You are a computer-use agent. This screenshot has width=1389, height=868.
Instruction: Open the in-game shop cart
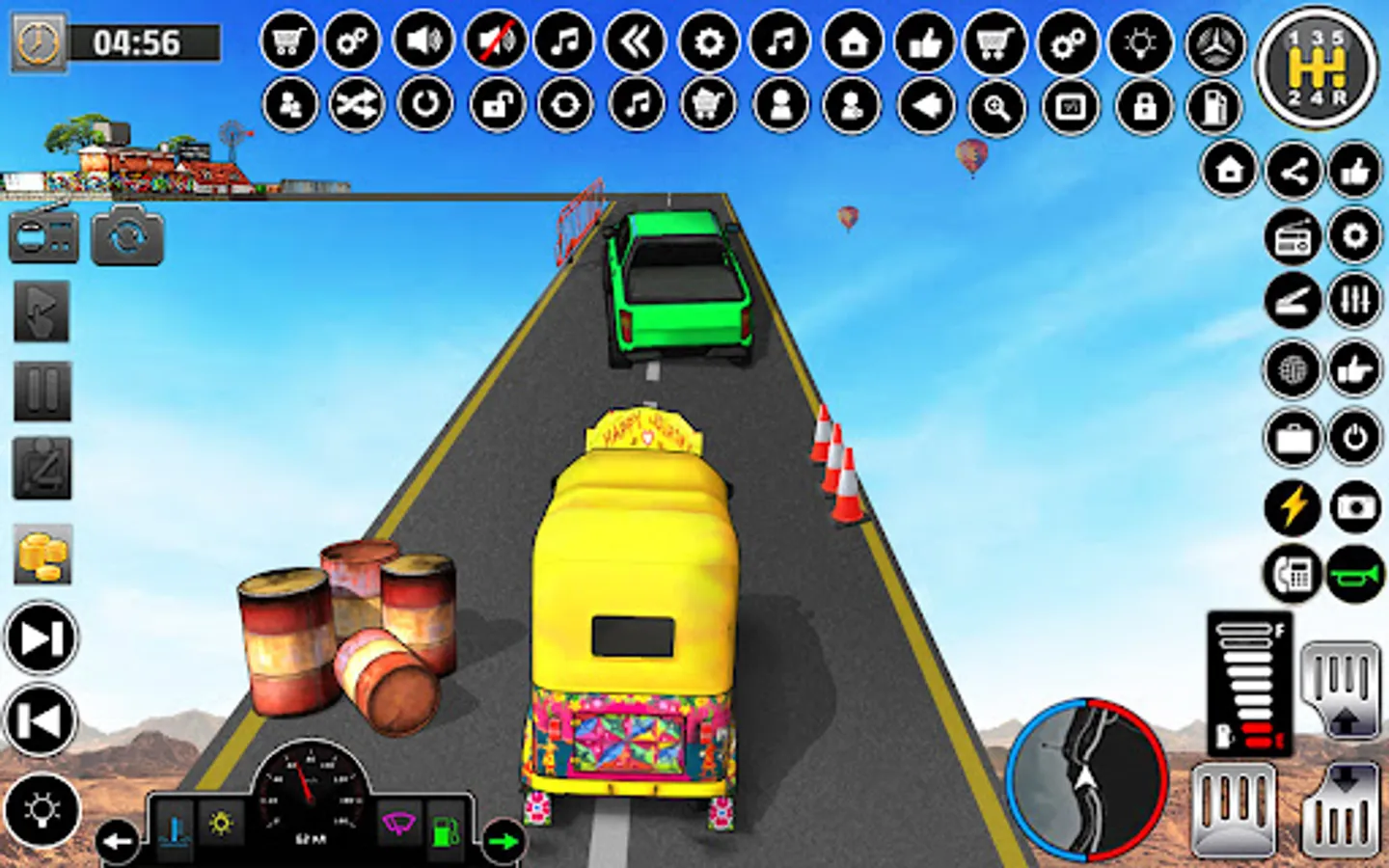(287, 42)
